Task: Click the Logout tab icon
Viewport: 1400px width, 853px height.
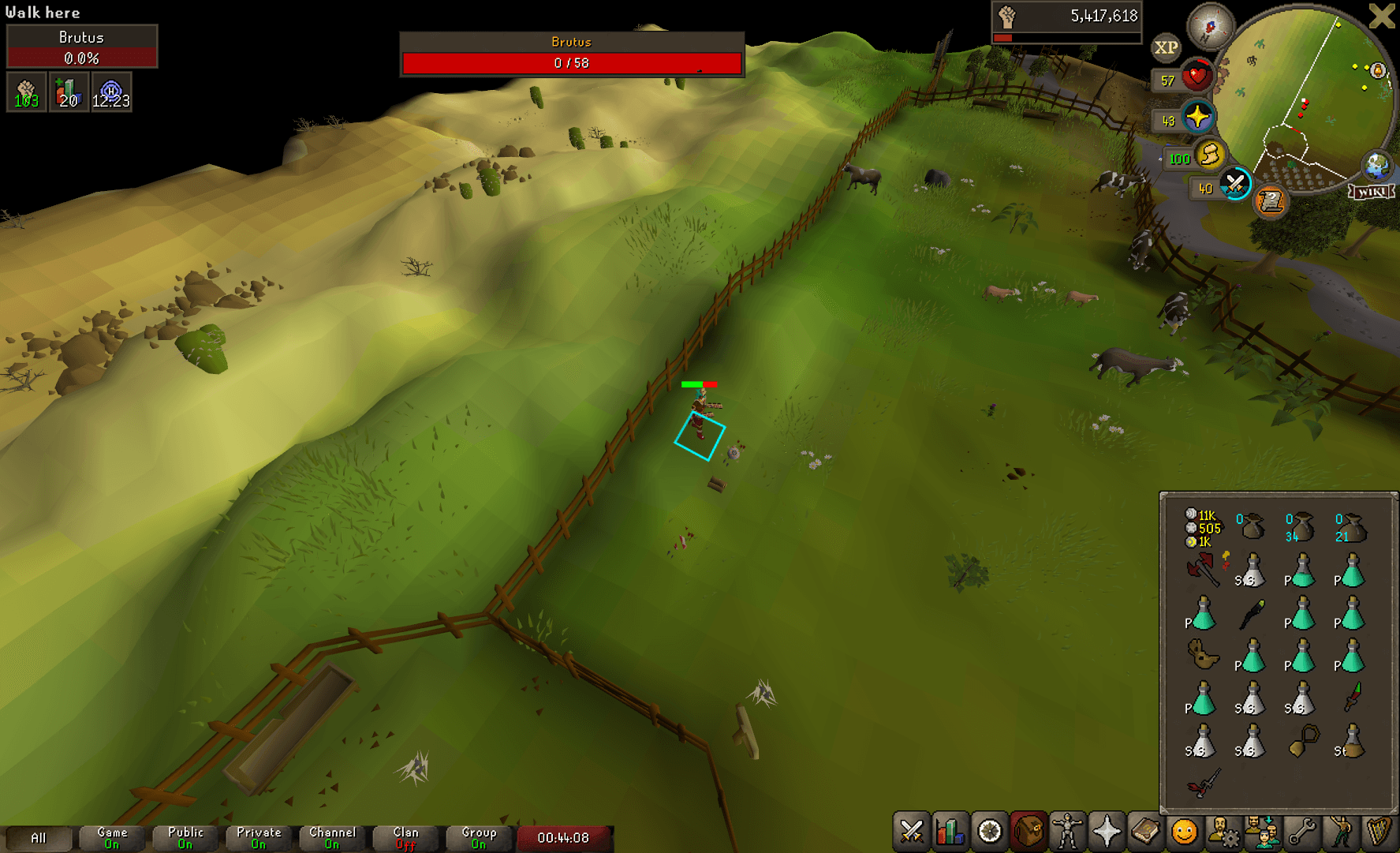Action: coord(1381,16)
